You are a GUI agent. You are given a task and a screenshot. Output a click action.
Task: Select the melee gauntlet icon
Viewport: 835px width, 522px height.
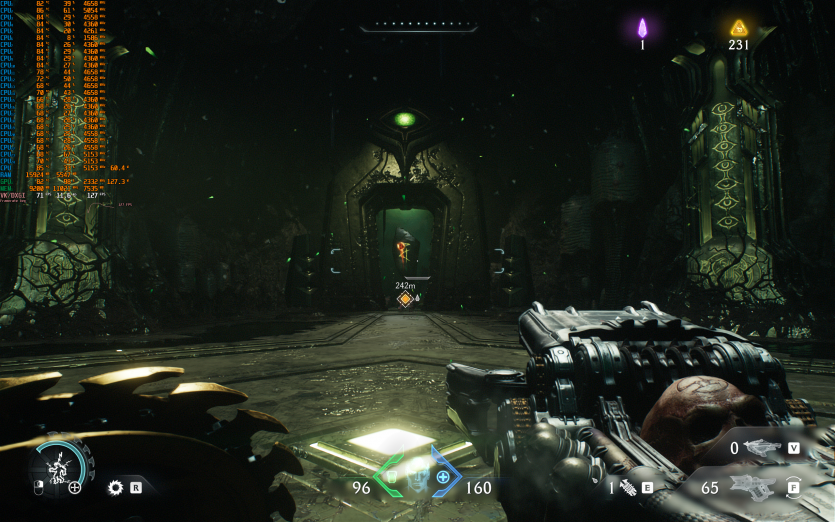[x=628, y=488]
